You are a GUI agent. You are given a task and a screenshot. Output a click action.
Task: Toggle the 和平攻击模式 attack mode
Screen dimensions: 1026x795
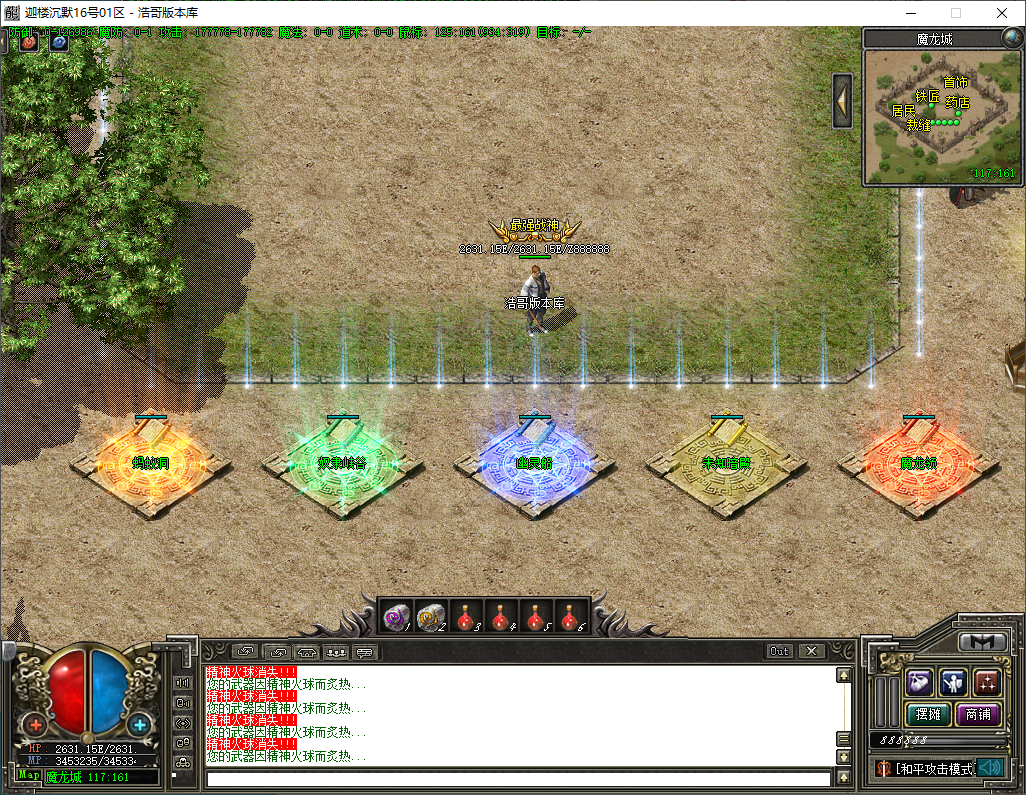[925, 768]
